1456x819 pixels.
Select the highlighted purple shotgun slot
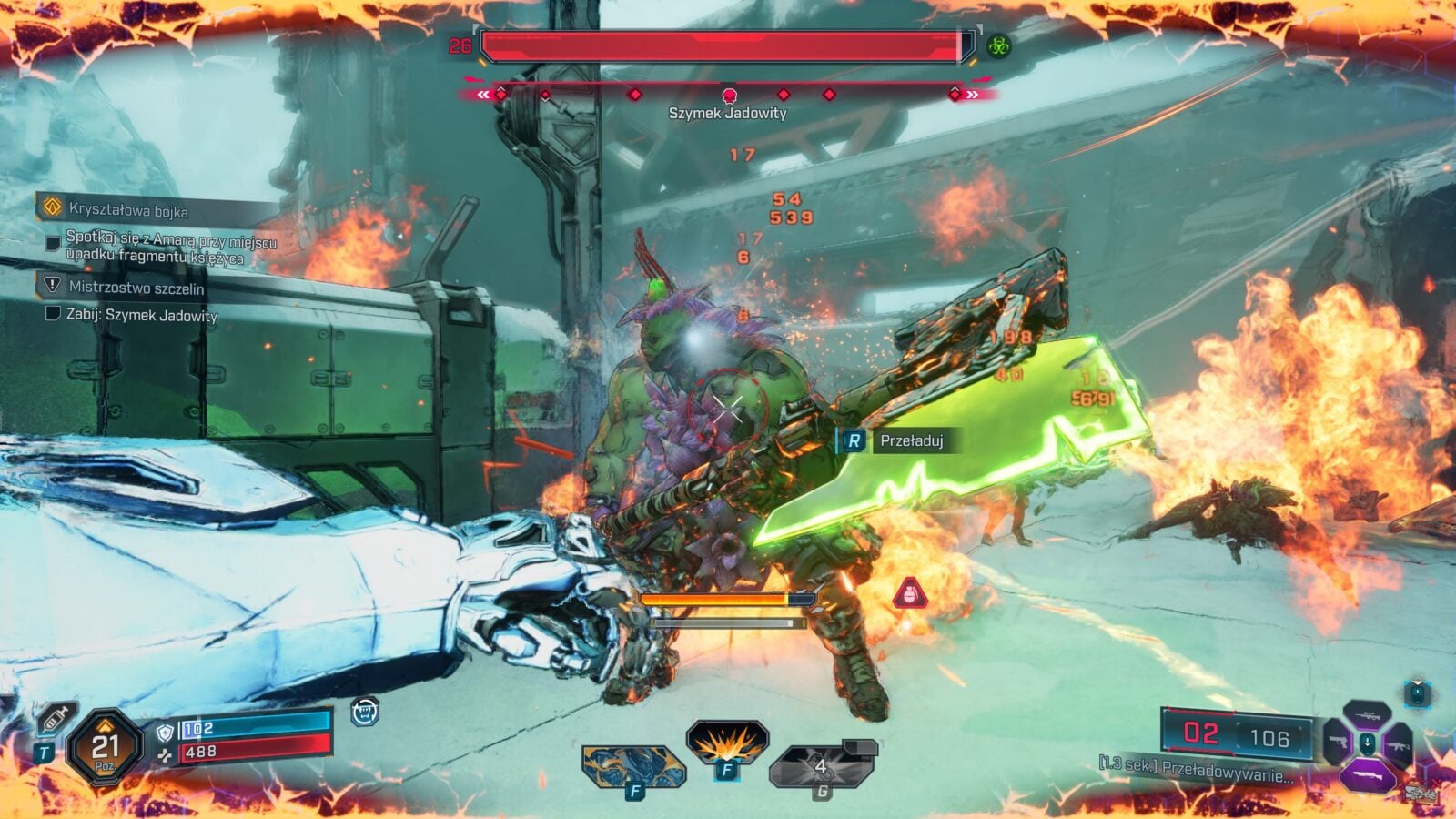point(1367,775)
